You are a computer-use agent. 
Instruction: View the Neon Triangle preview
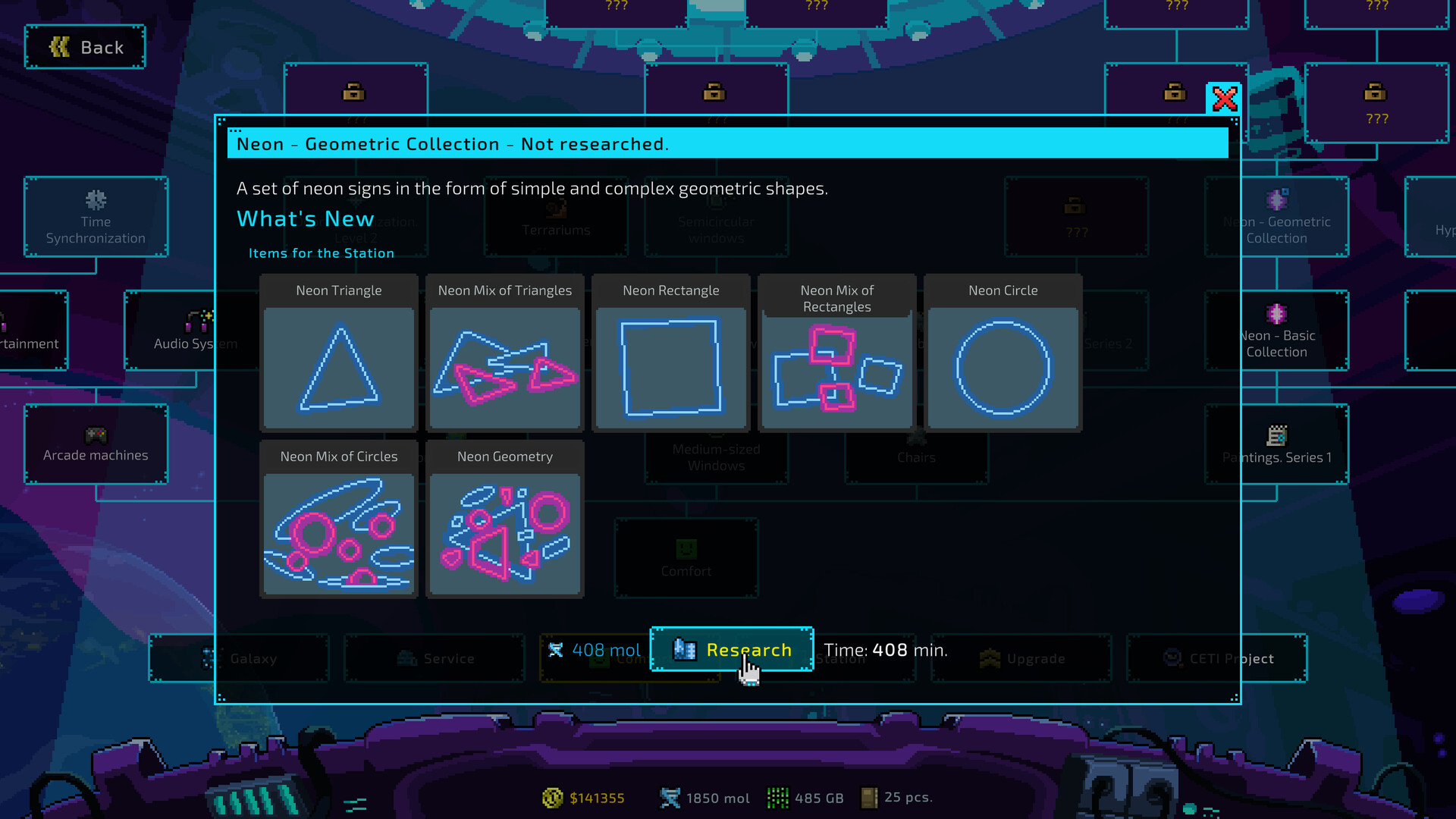point(339,368)
